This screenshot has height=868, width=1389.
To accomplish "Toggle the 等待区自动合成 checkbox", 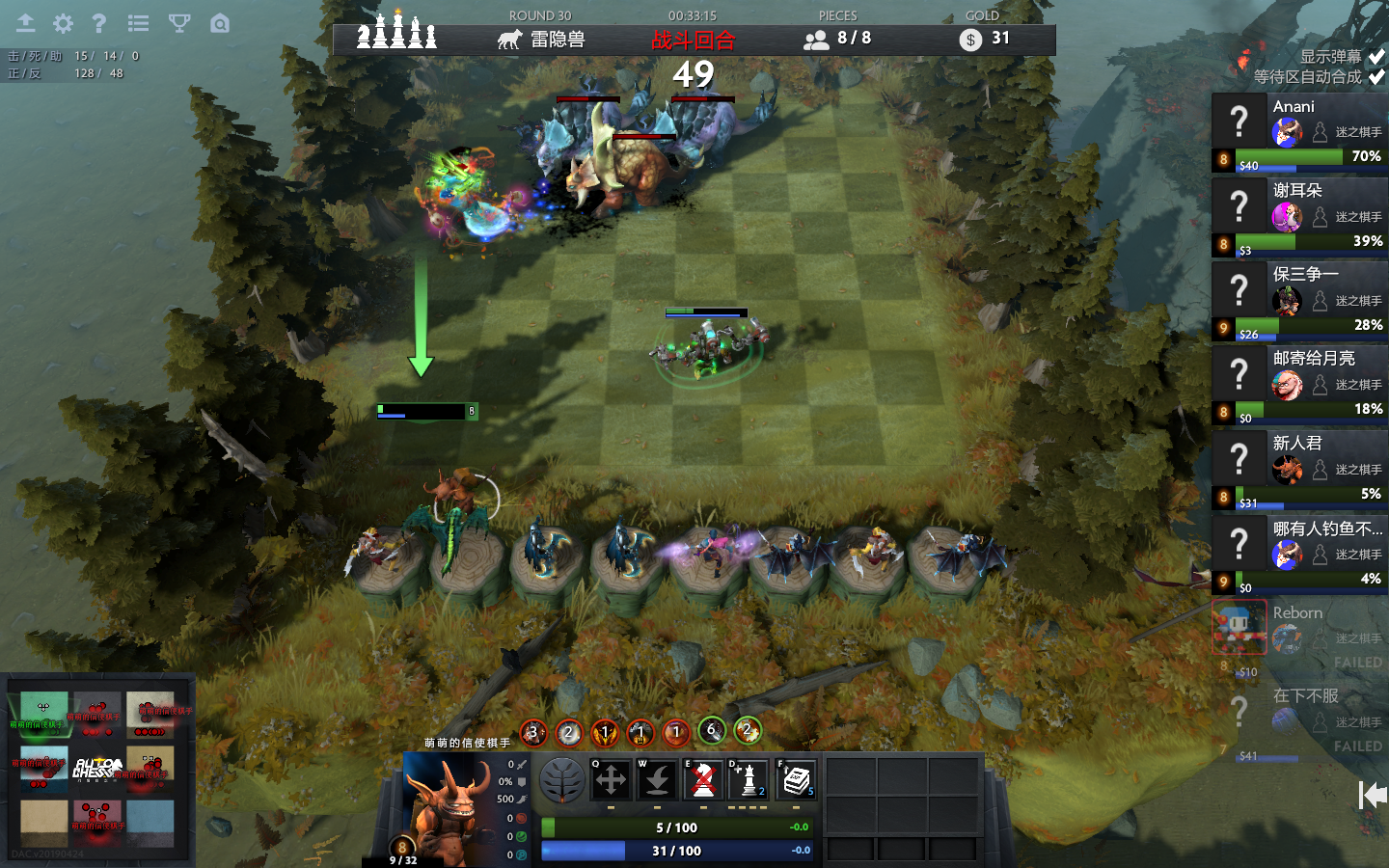I will [x=1376, y=77].
